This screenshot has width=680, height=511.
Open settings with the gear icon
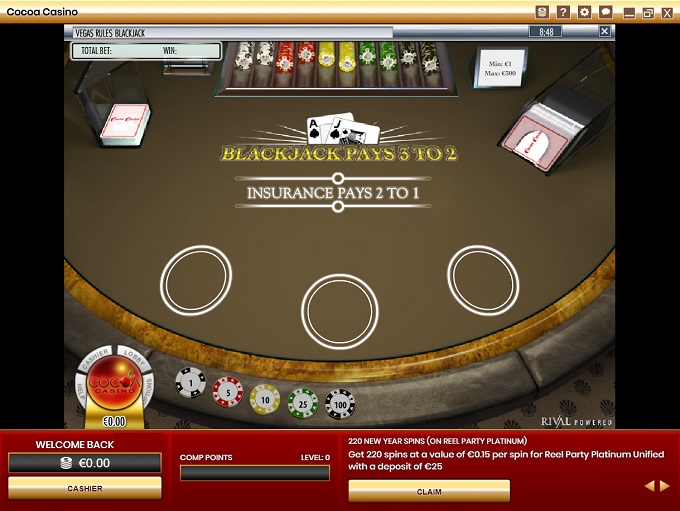click(x=584, y=12)
